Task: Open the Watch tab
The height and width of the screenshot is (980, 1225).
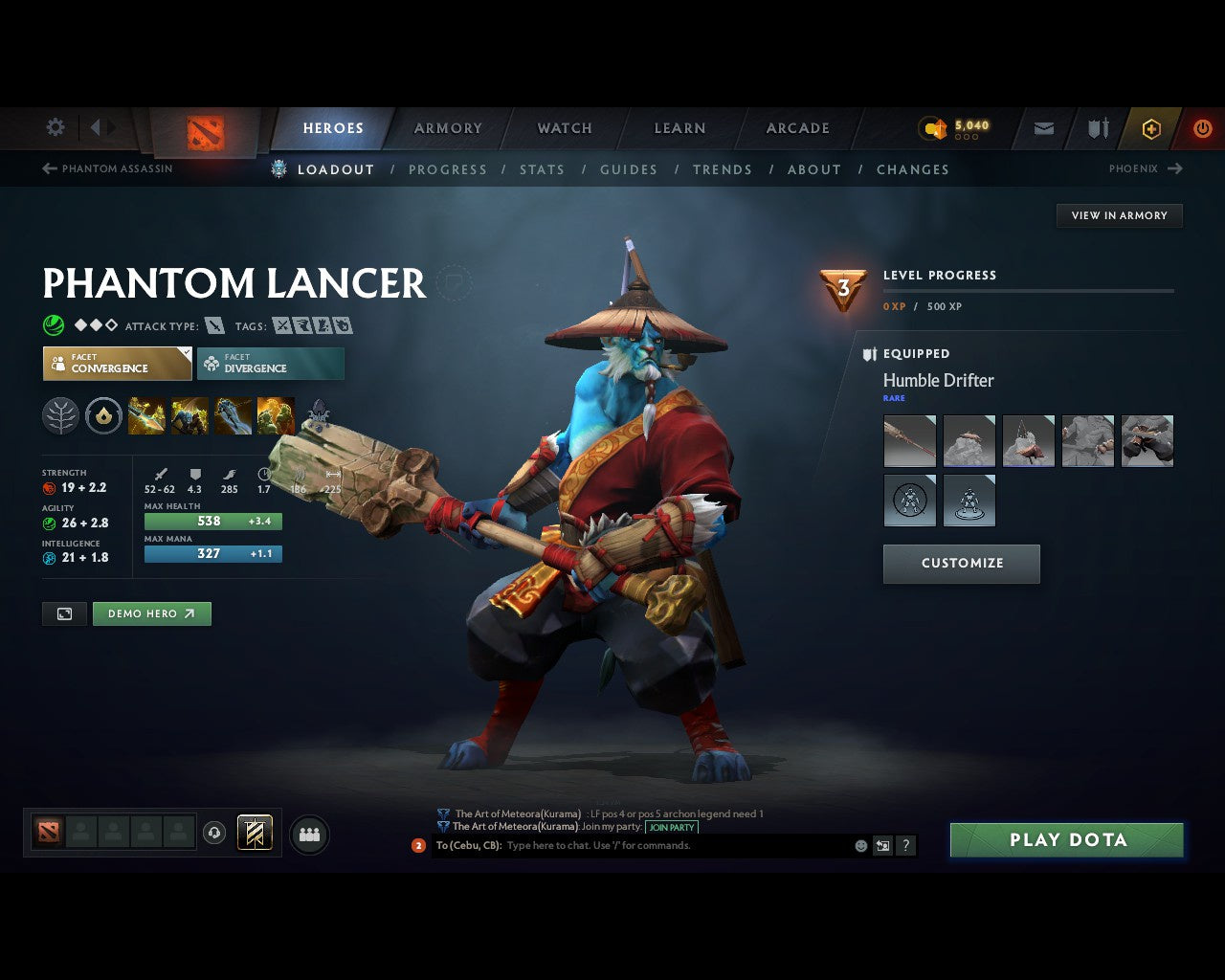Action: click(565, 128)
